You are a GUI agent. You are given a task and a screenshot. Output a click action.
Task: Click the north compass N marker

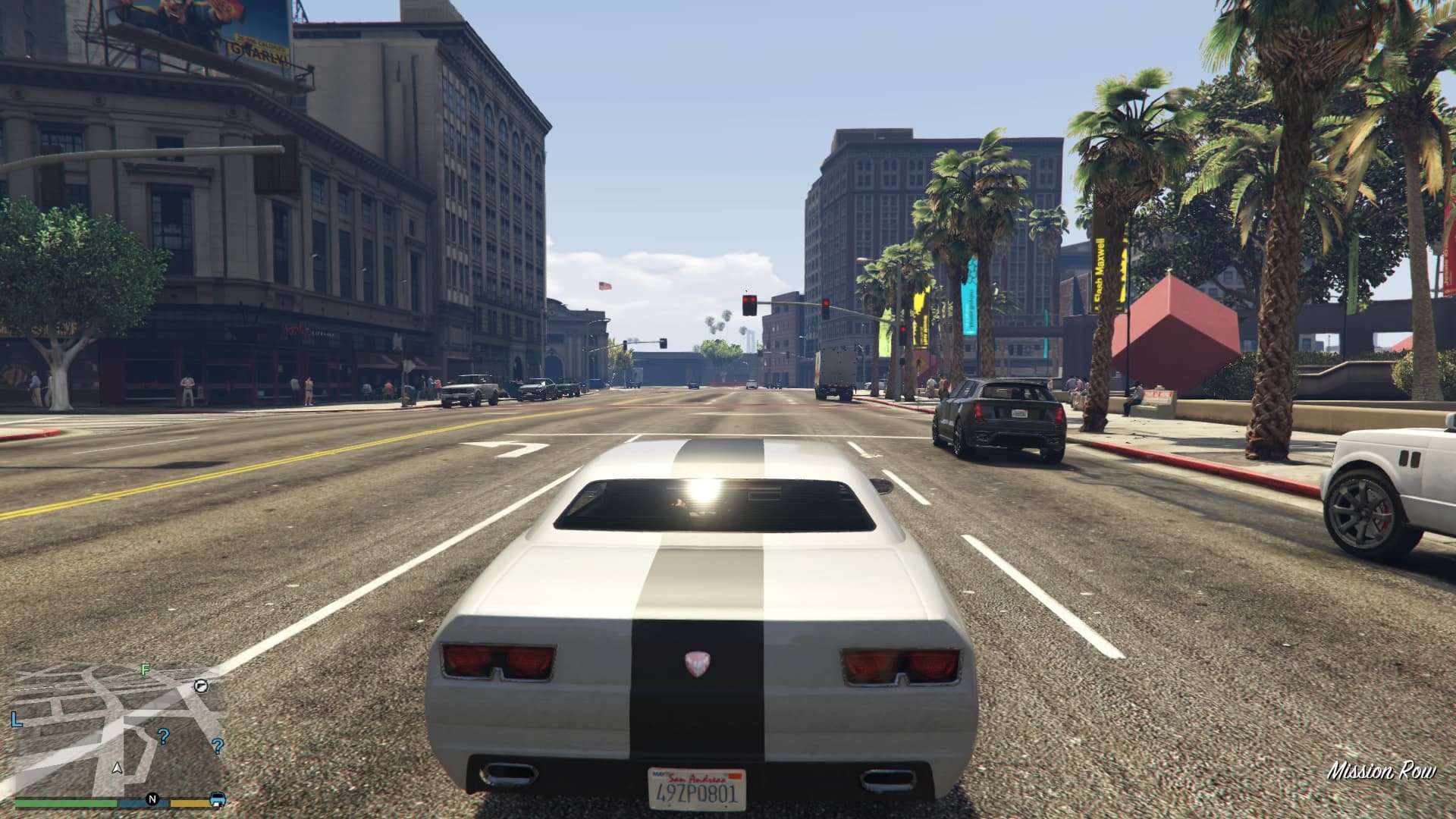[x=152, y=799]
